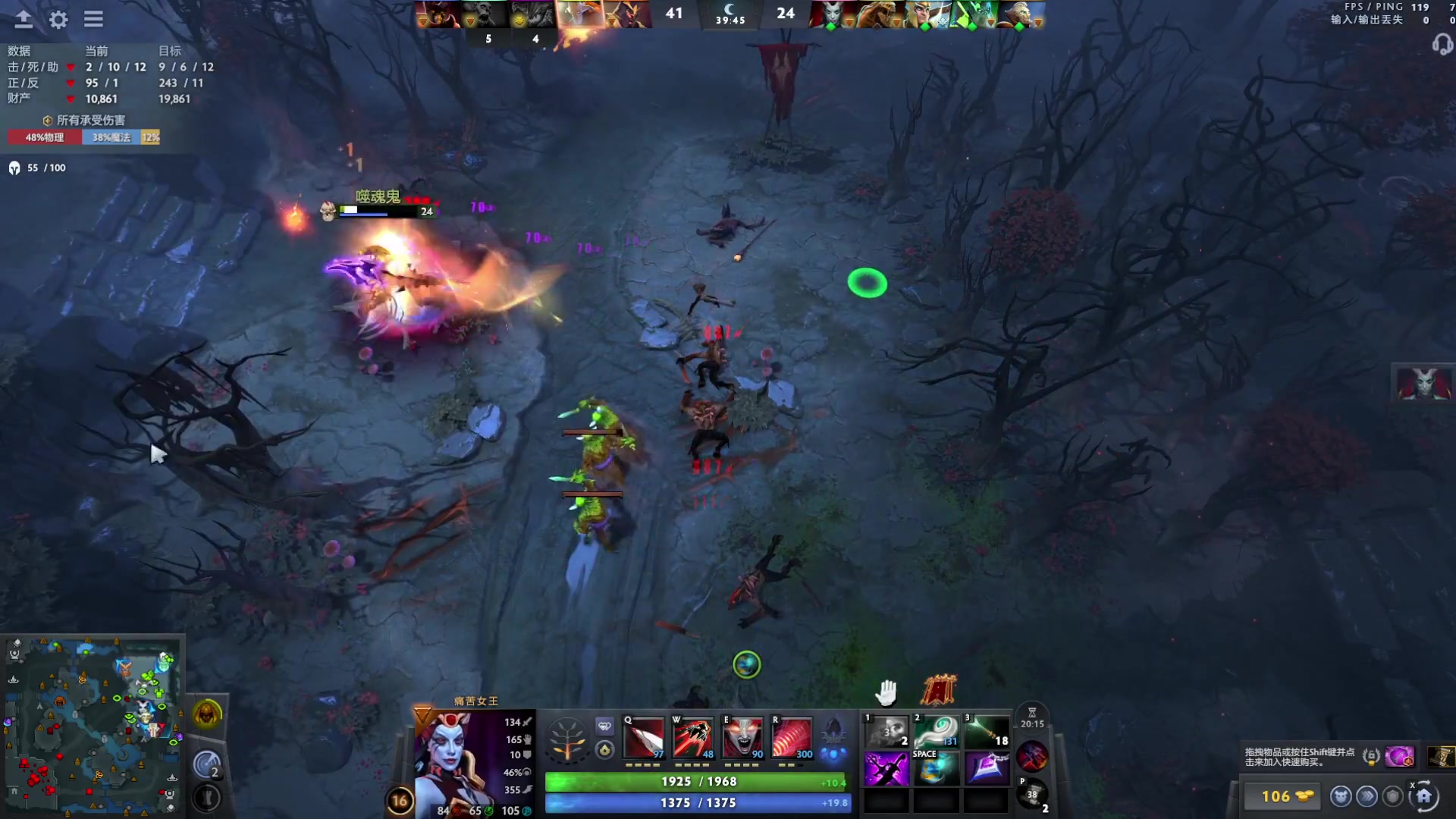The image size is (1456, 819).
Task: Cast Scream of Pain on E
Action: click(x=742, y=738)
